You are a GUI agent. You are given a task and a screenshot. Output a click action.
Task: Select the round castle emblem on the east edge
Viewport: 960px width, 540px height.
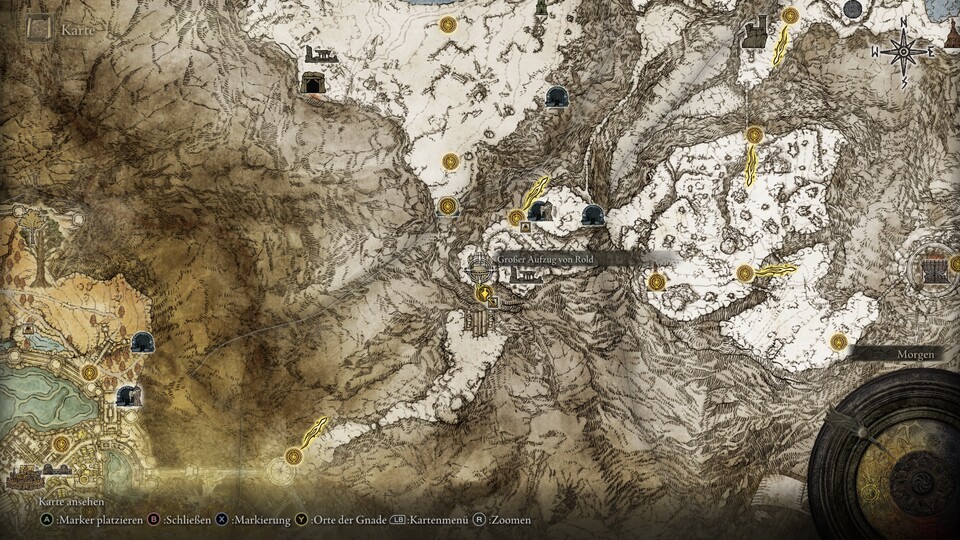934,265
